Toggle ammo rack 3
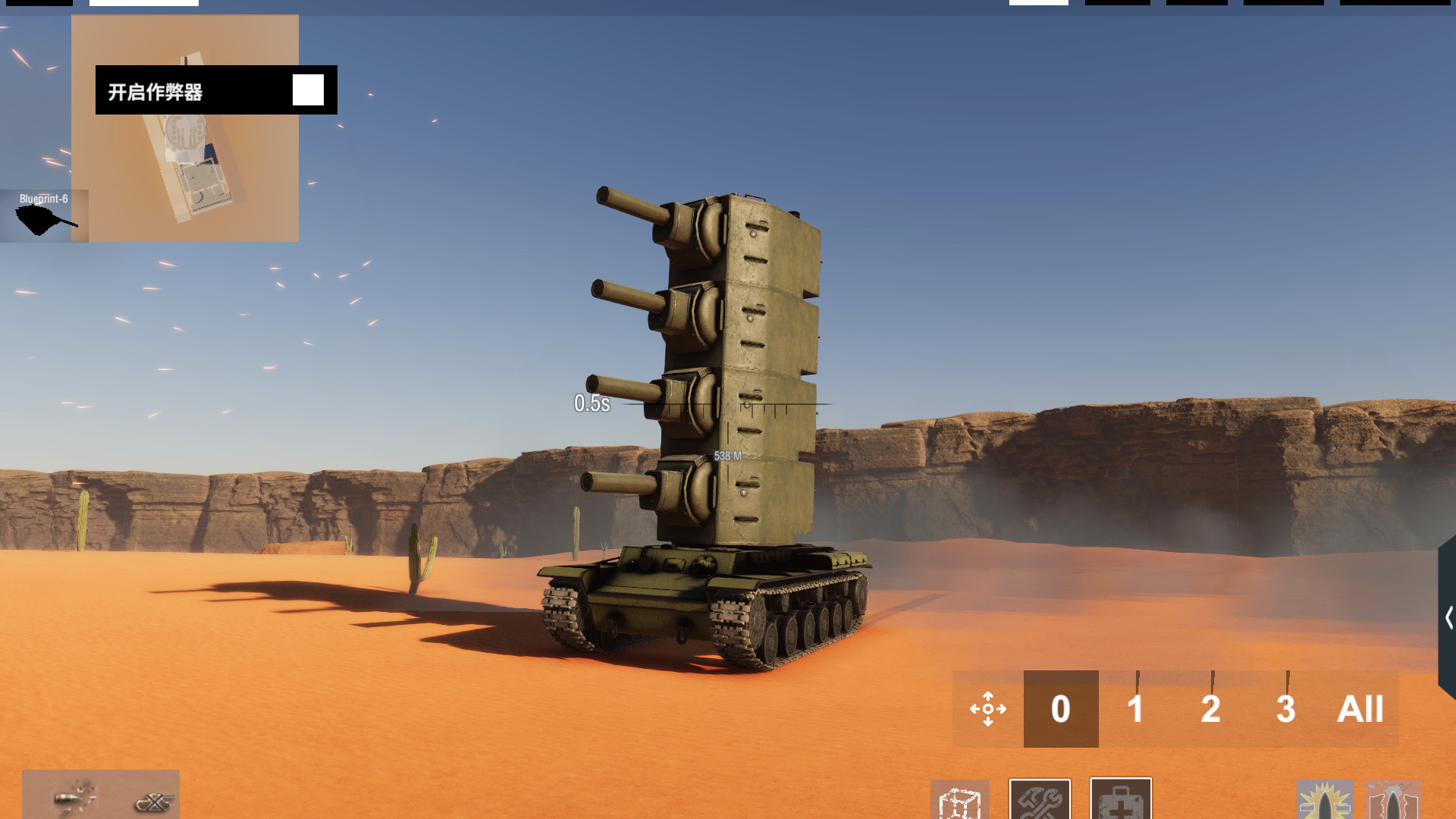 (1285, 711)
